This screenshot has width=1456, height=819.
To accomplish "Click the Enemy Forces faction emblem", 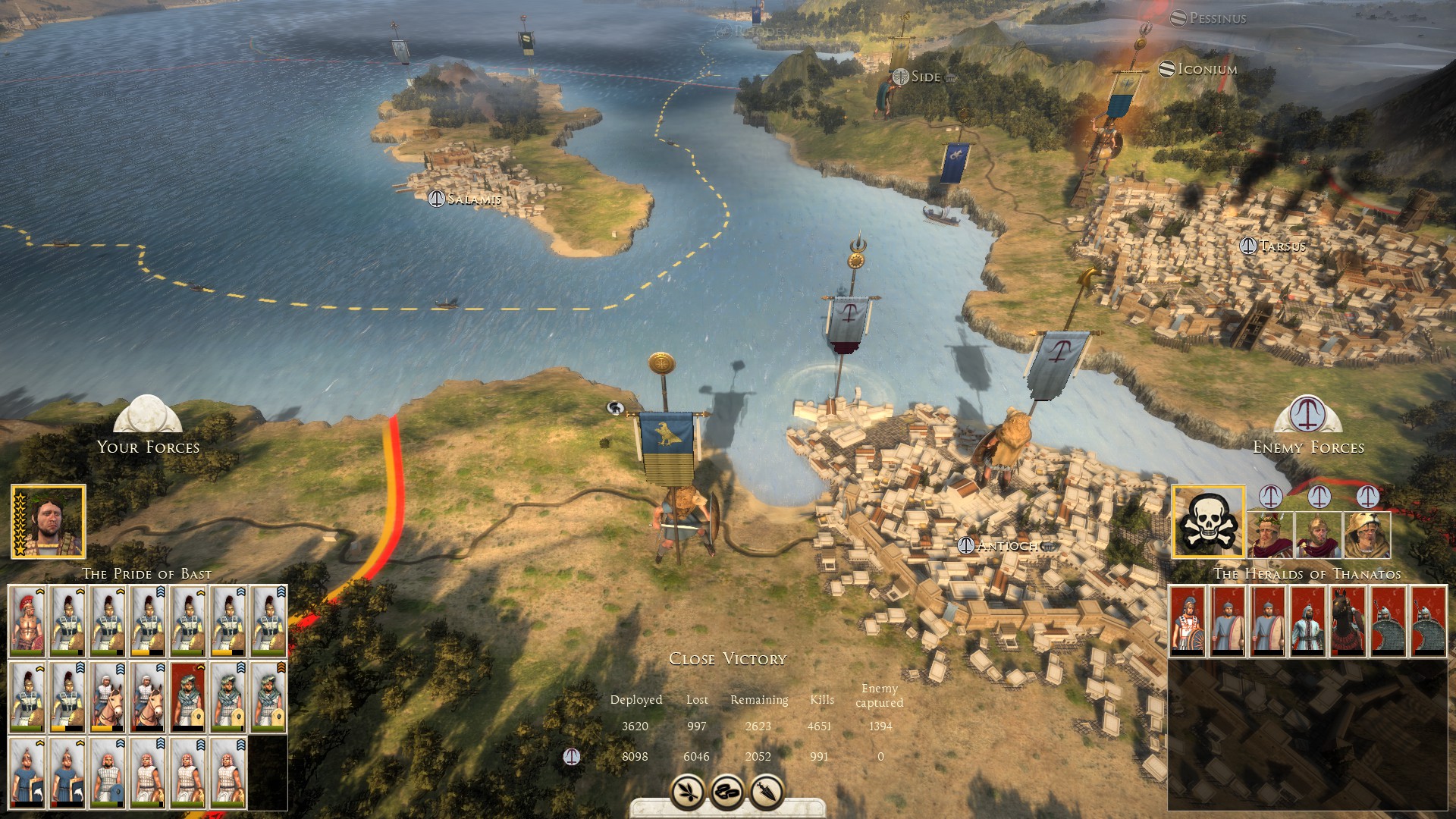I will pos(1308,415).
